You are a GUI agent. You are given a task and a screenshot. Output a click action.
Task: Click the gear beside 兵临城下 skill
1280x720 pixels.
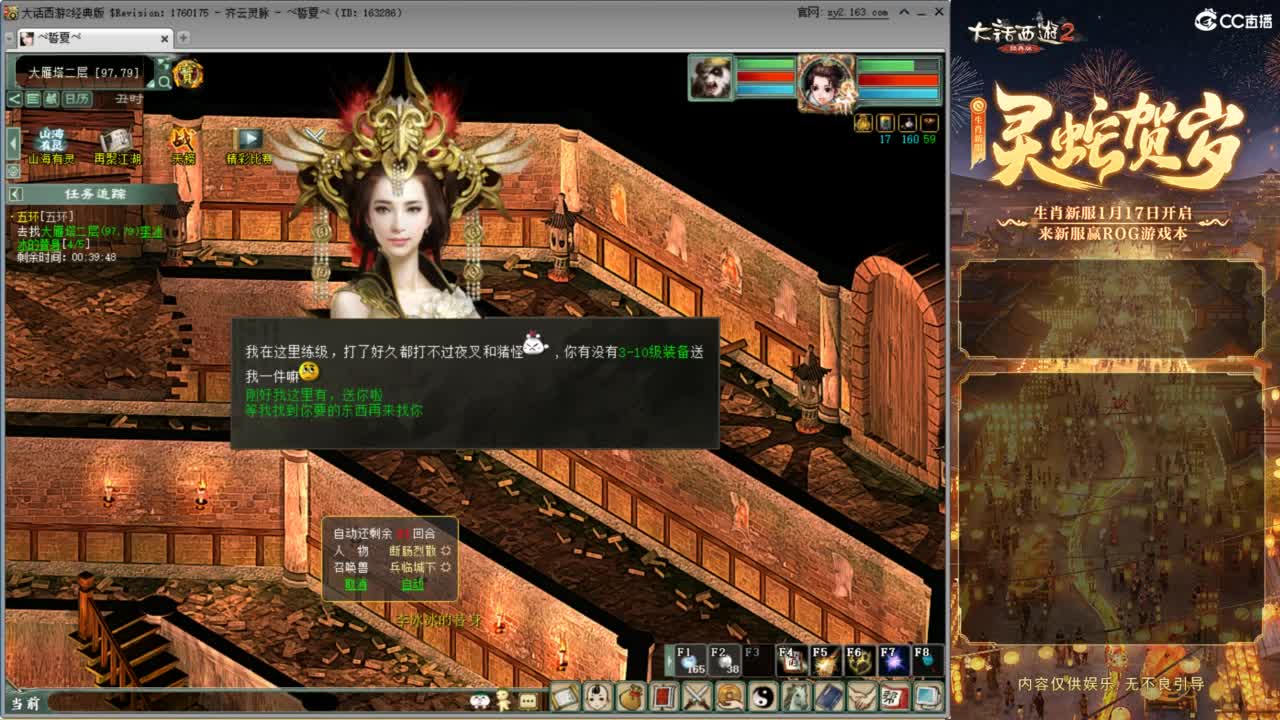[444, 567]
